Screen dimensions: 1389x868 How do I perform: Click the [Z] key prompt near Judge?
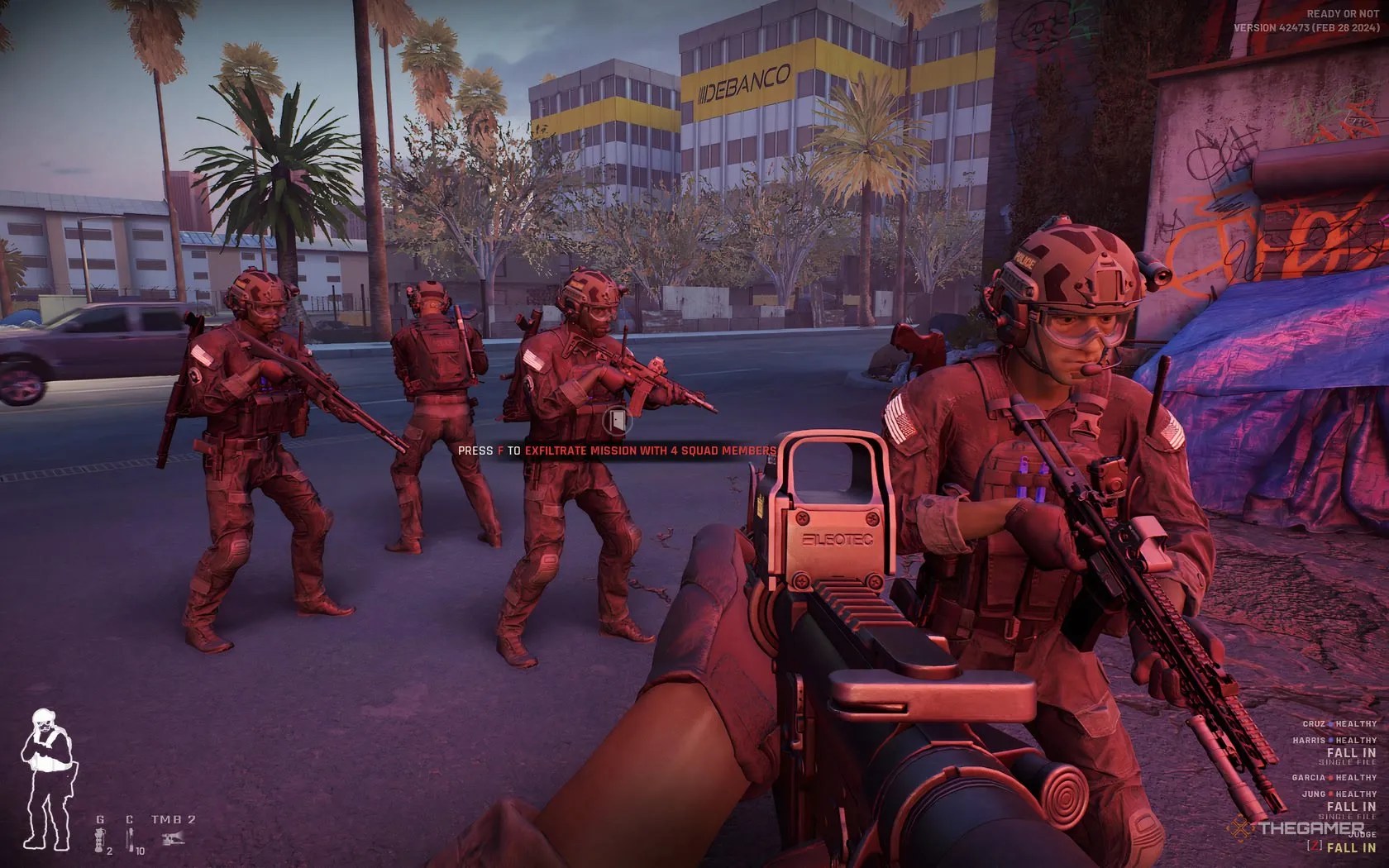pyautogui.click(x=1314, y=847)
